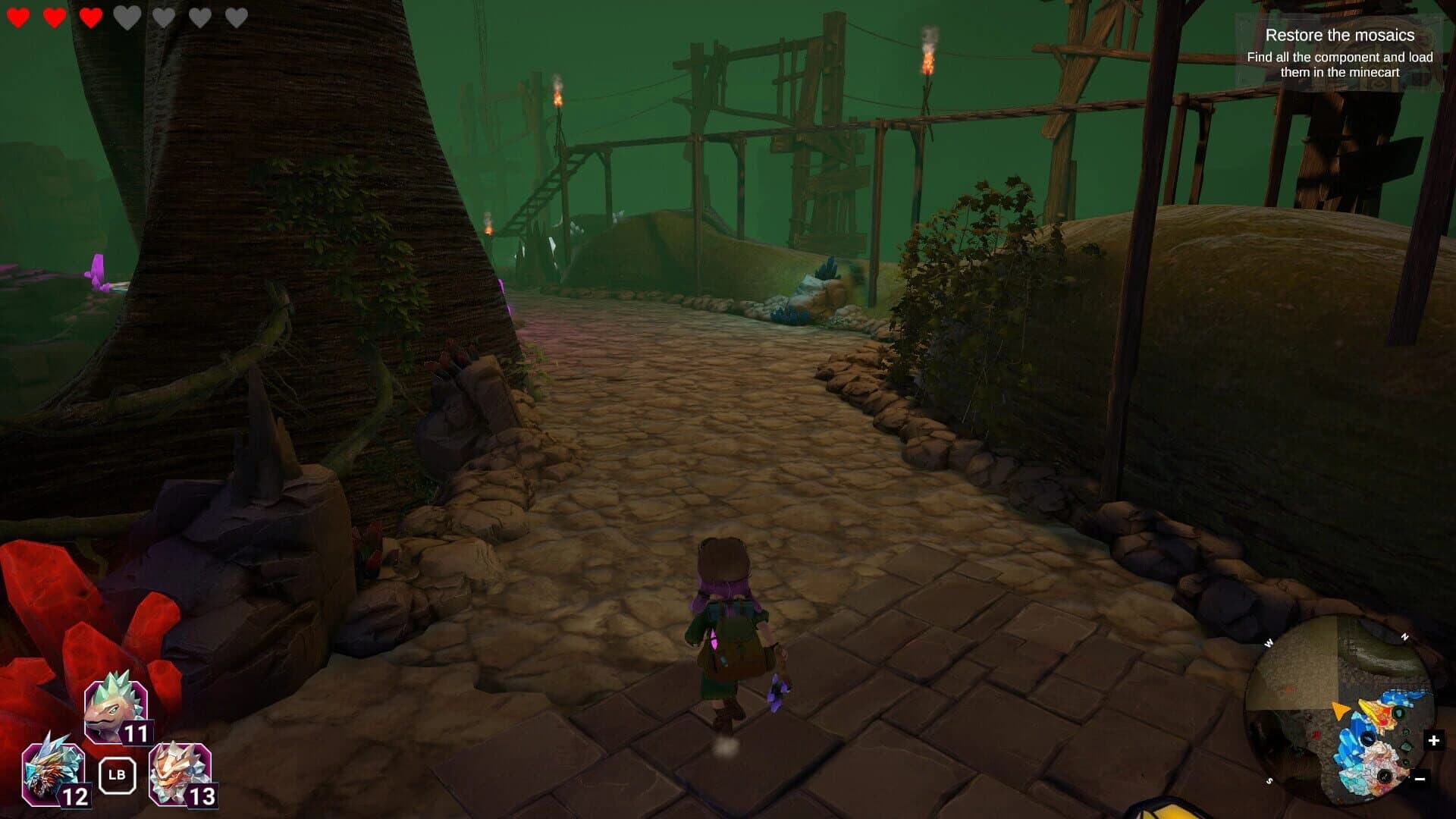
Task: Click the orange player arrow on the minimap
Action: point(1340,711)
